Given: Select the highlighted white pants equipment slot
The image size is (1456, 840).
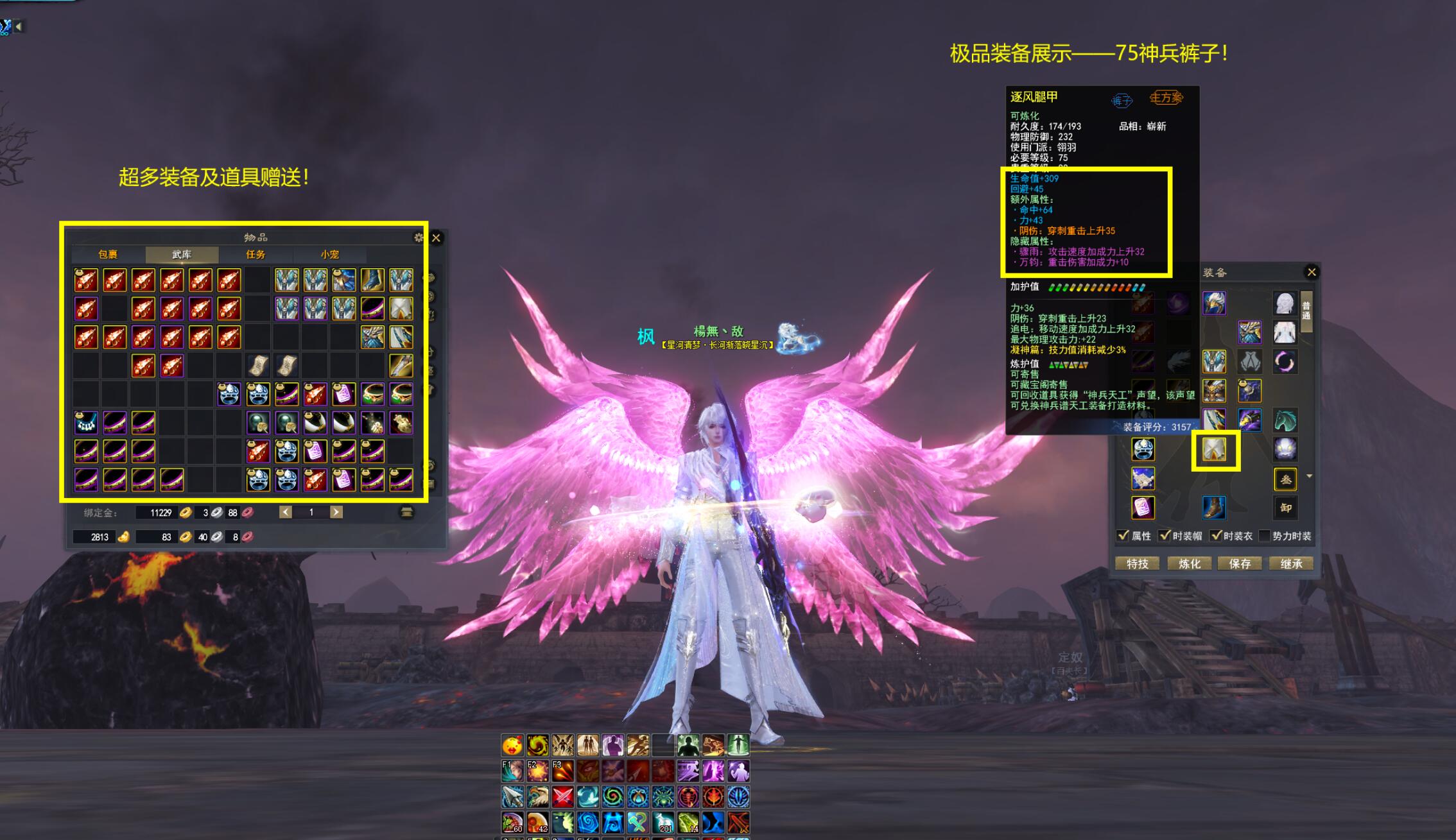Looking at the screenshot, I should pos(1215,450).
